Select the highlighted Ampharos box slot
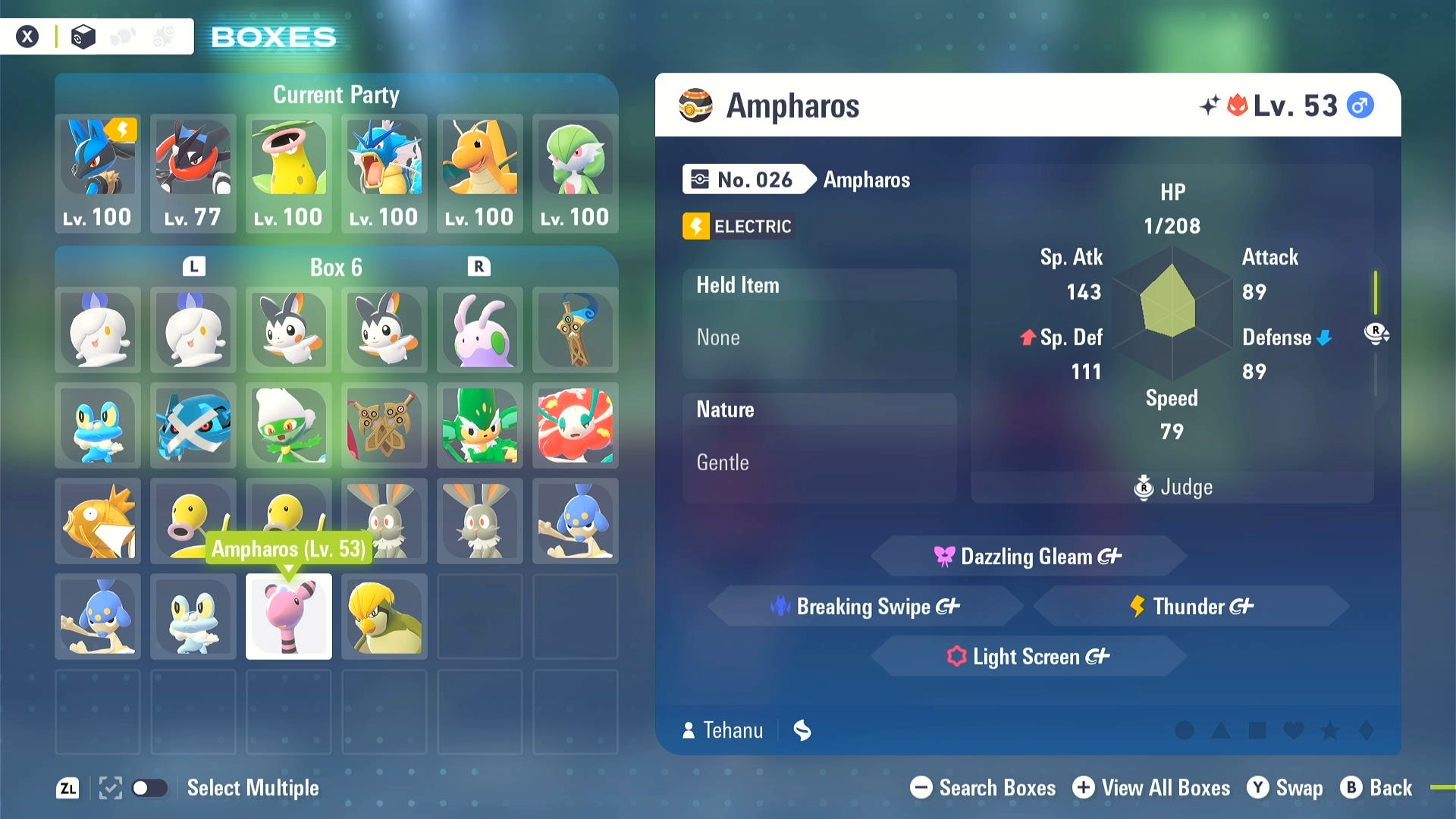1456x819 pixels. (x=289, y=617)
